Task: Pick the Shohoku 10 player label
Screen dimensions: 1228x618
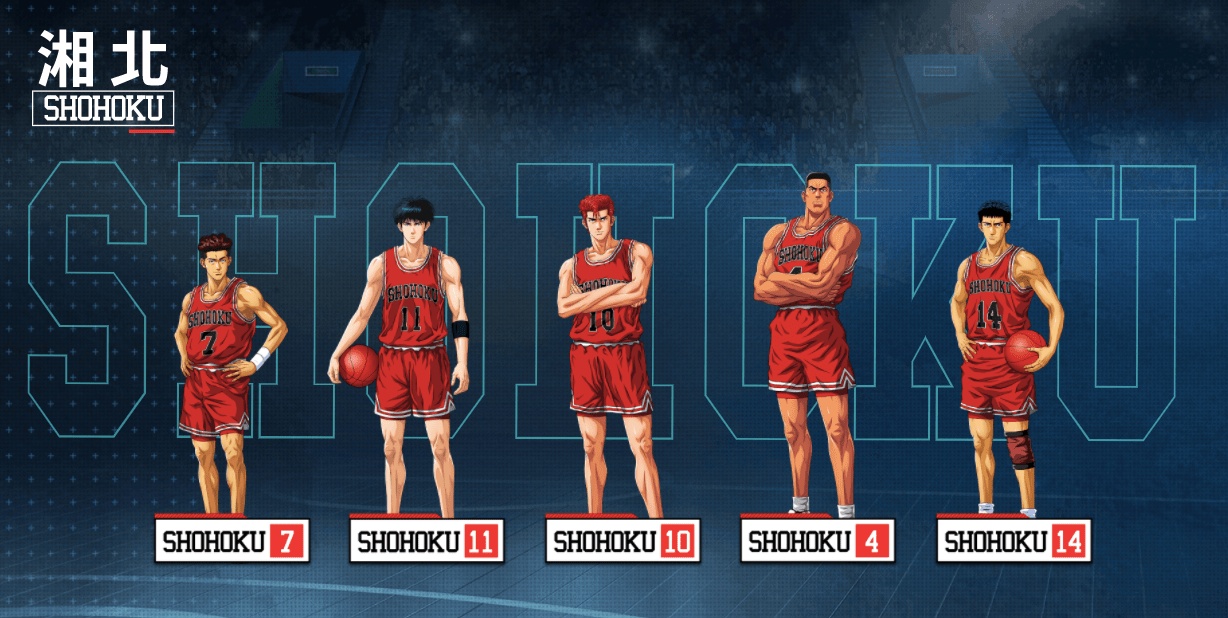Action: (x=622, y=542)
